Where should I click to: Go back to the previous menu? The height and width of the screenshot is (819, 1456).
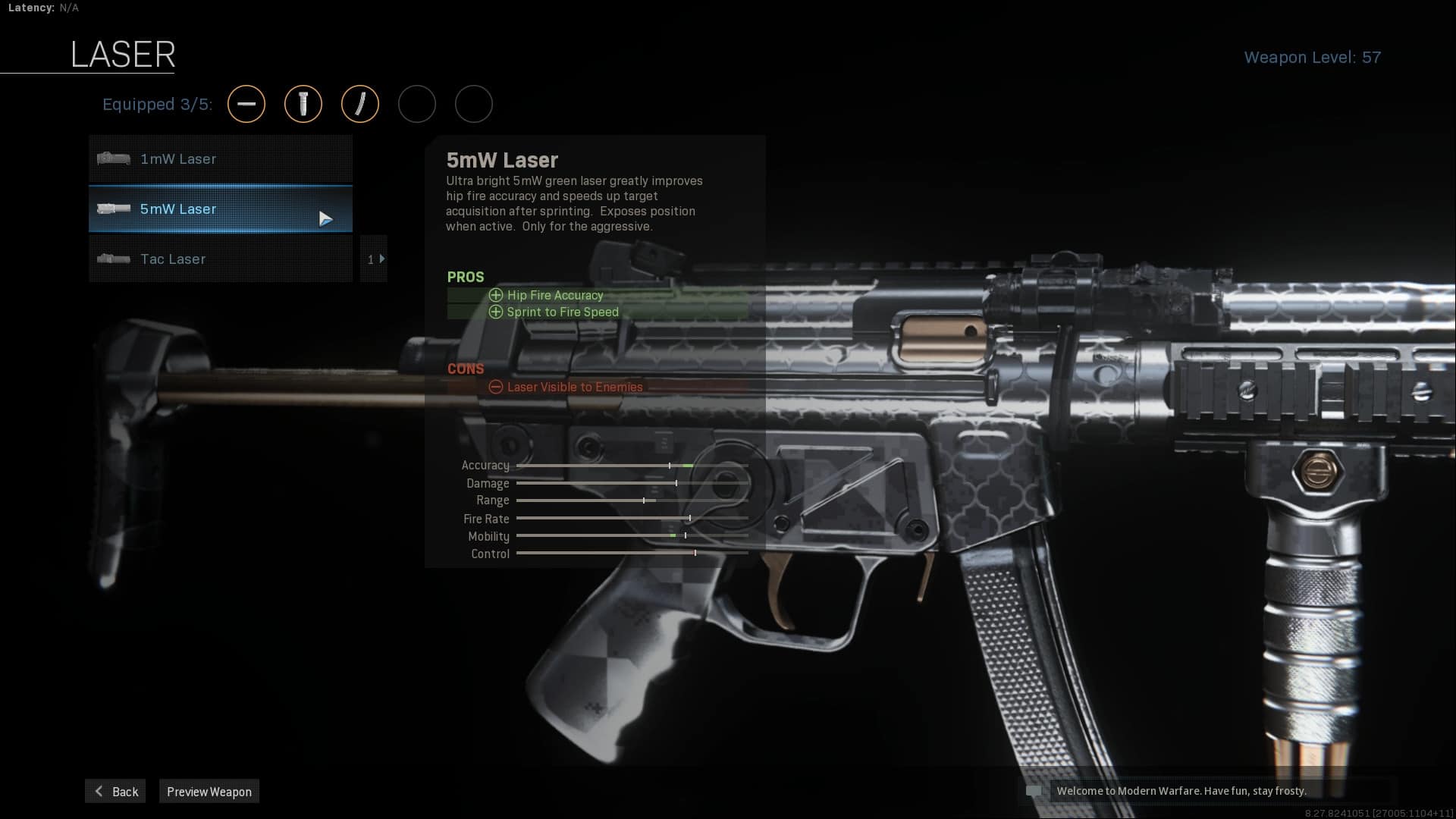[116, 792]
